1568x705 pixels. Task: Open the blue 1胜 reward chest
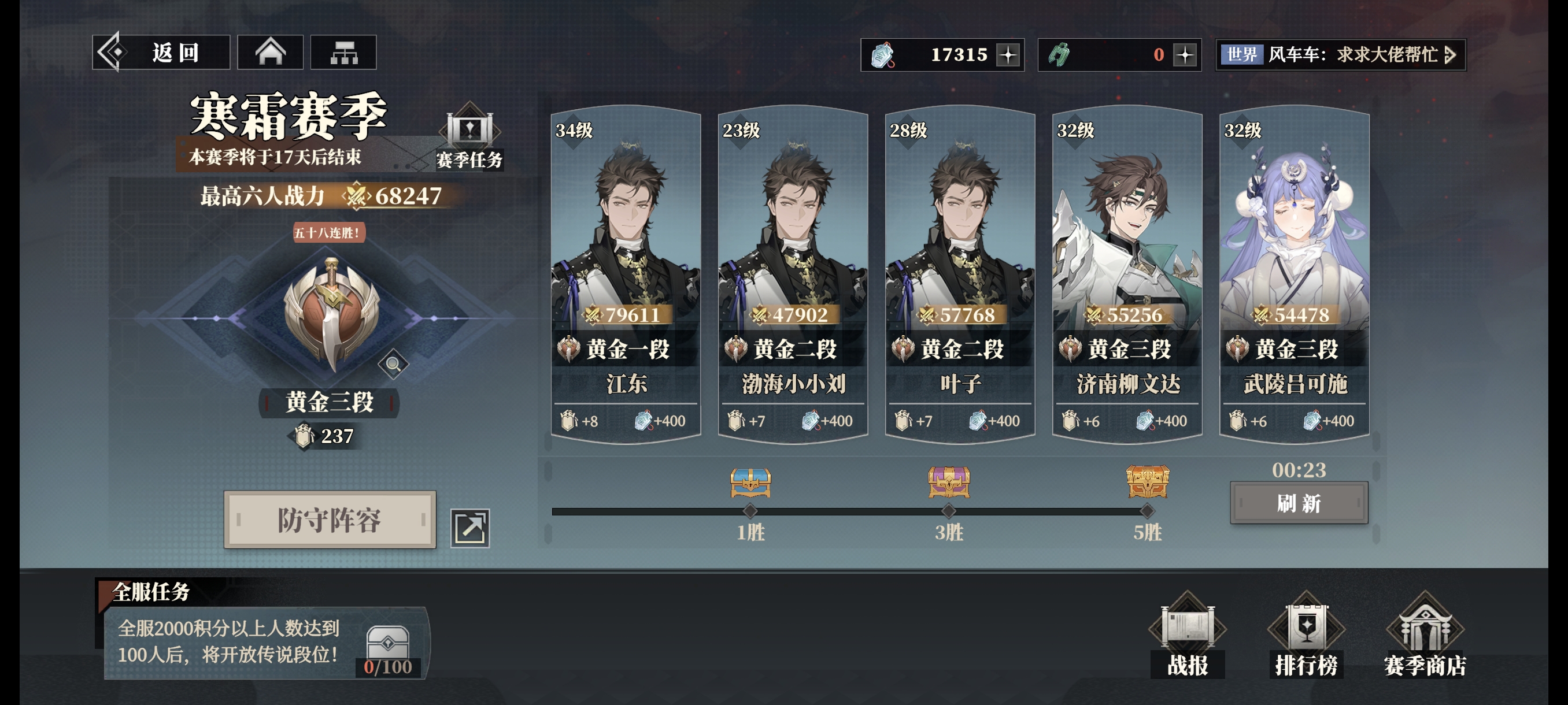coord(750,483)
